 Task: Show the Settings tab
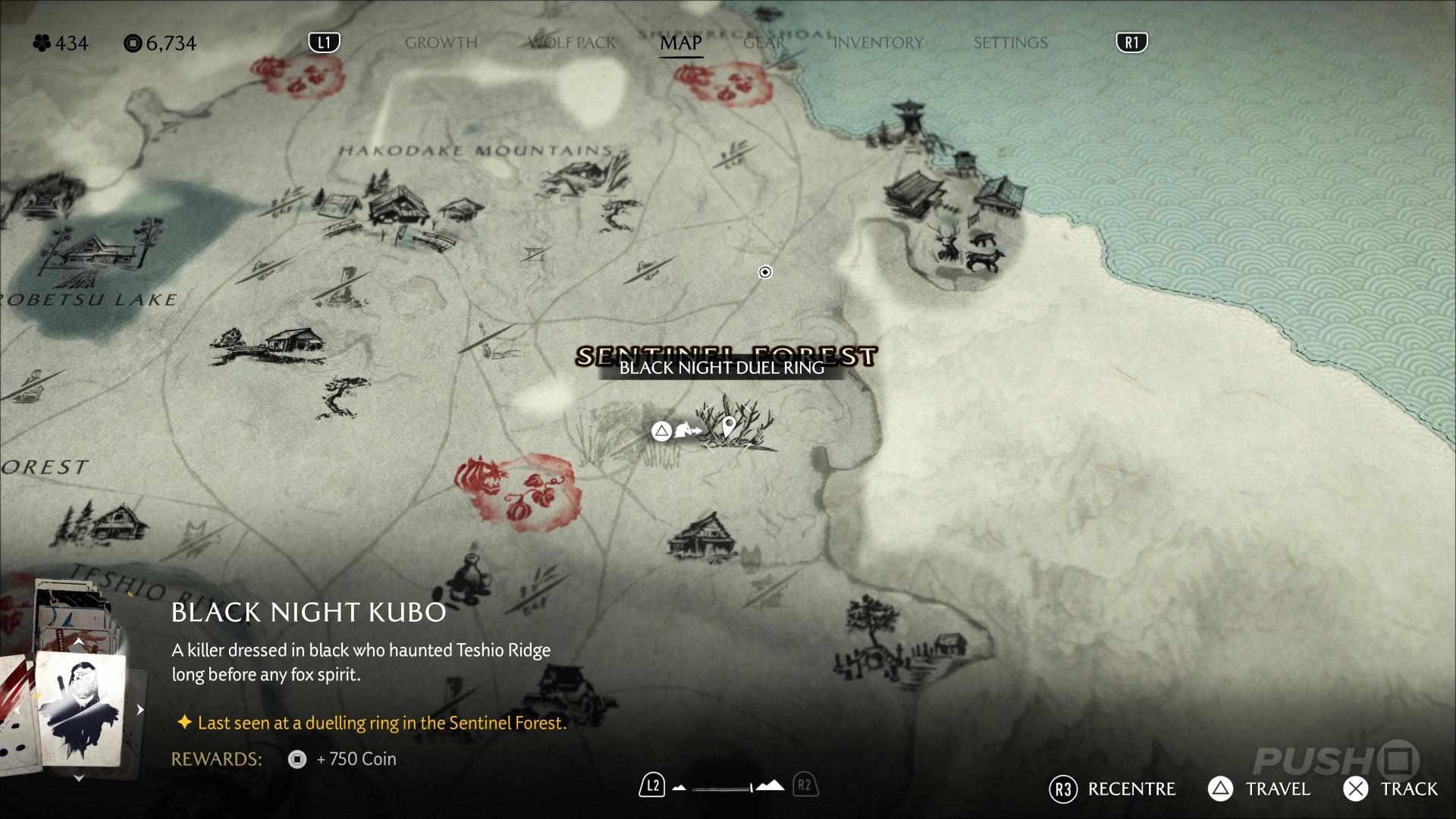pyautogui.click(x=1010, y=43)
